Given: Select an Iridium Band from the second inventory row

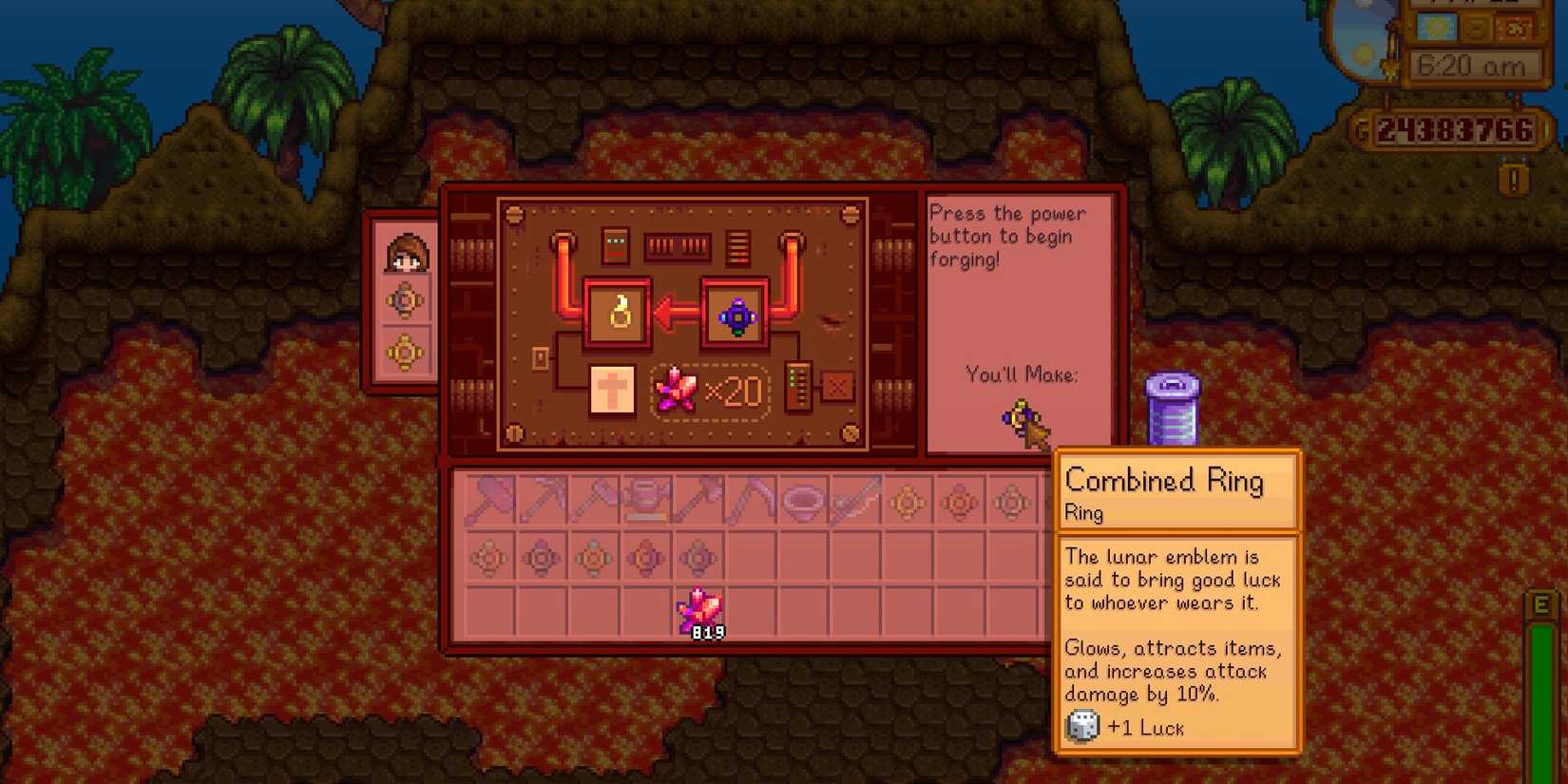Looking at the screenshot, I should point(542,559).
